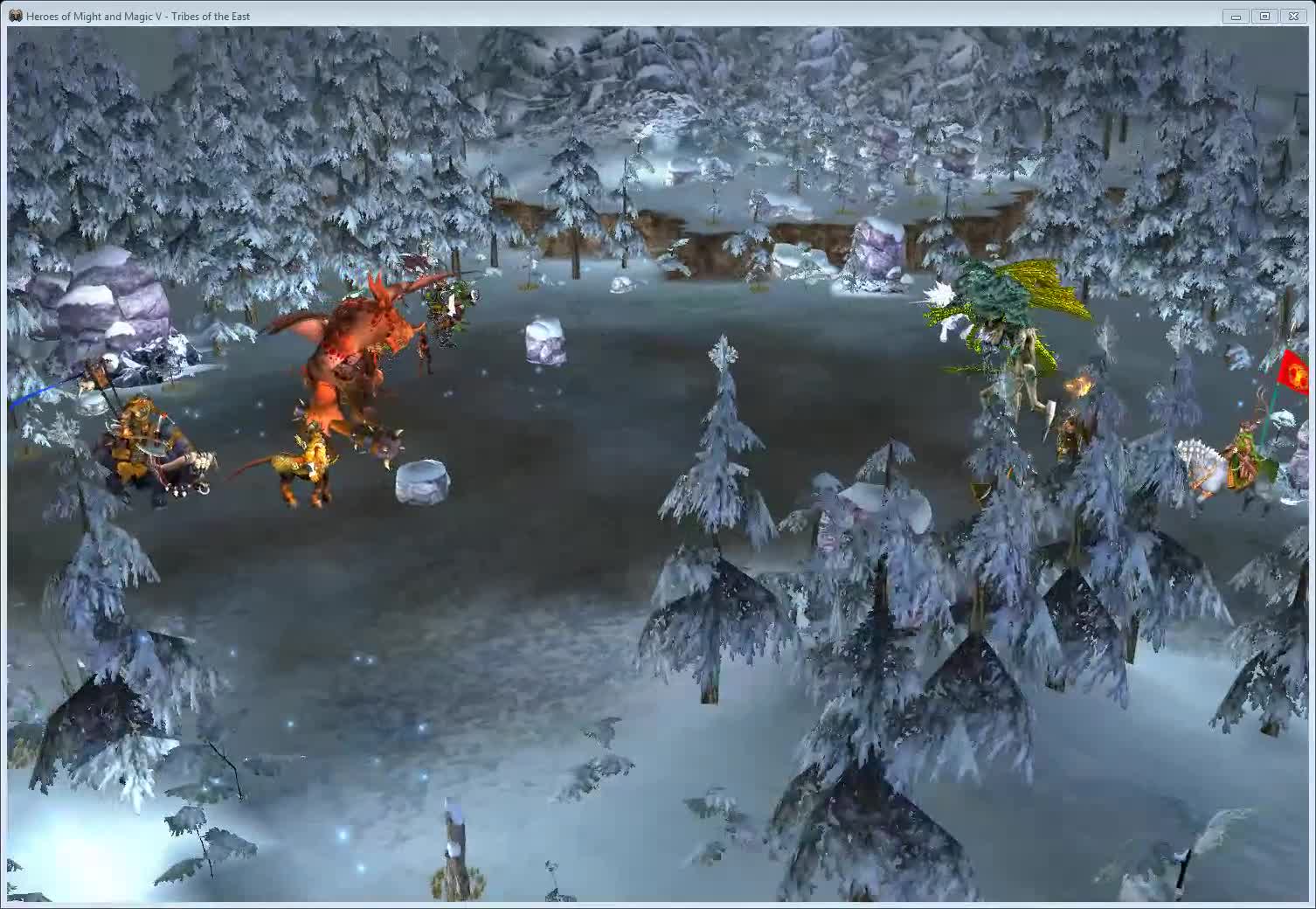
Task: Minimize the Heroes of Might and Magic window
Action: 1235,15
